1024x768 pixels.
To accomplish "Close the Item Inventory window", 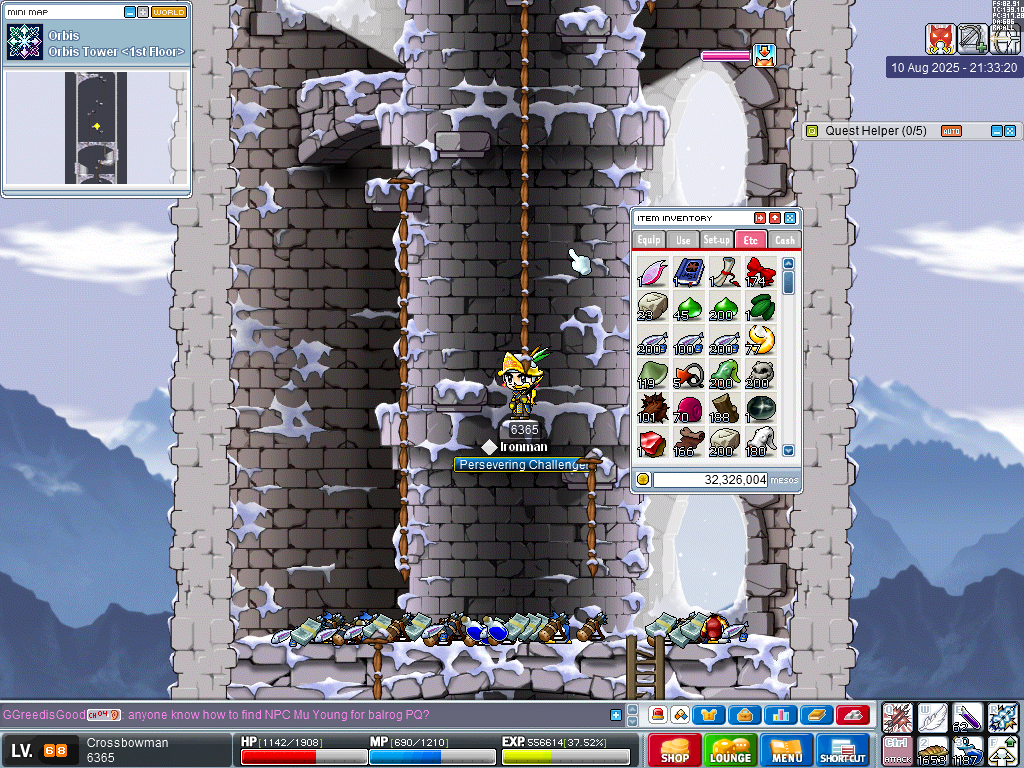I will coord(790,218).
